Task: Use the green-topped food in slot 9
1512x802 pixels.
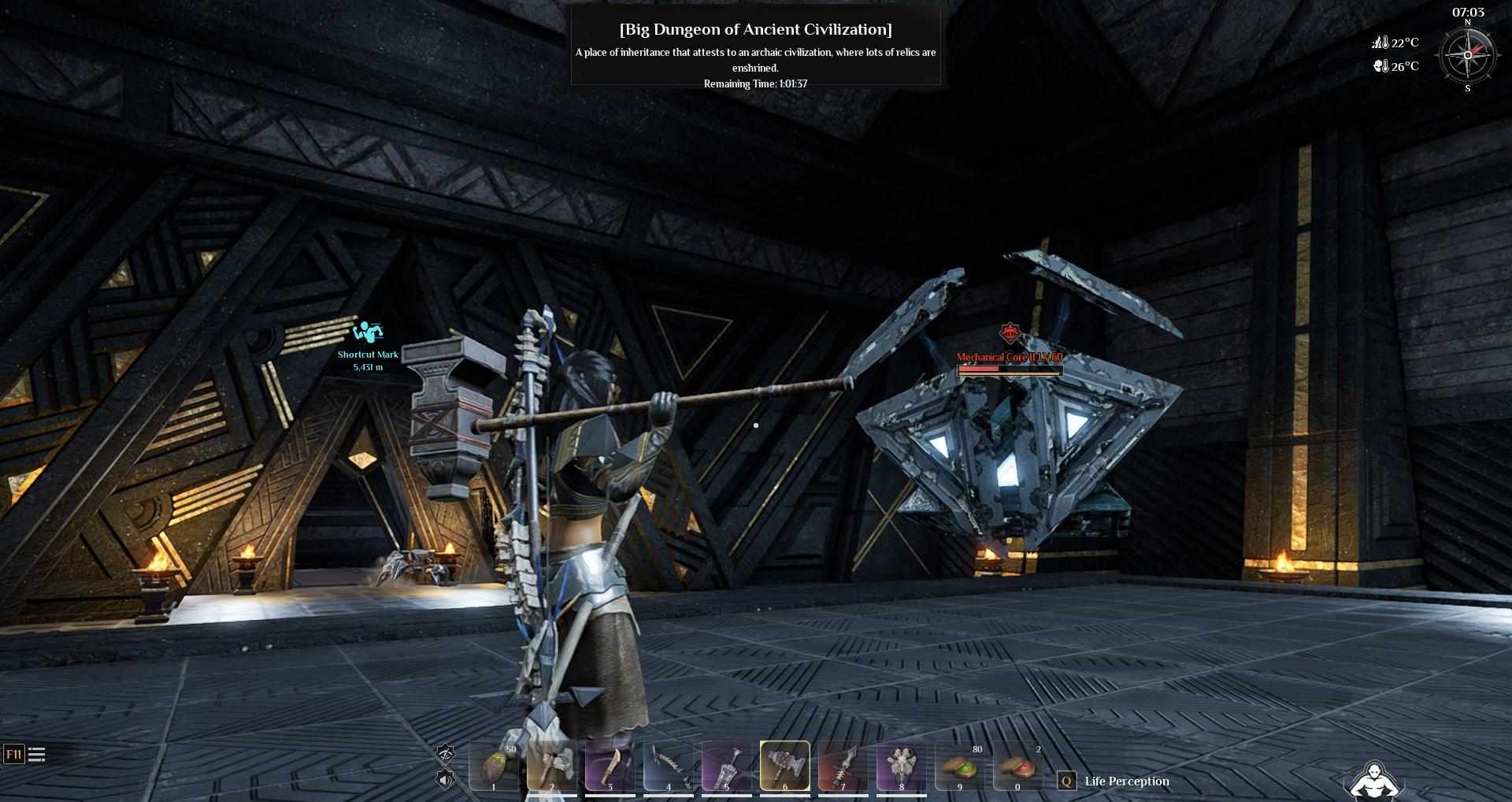Action: [960, 767]
